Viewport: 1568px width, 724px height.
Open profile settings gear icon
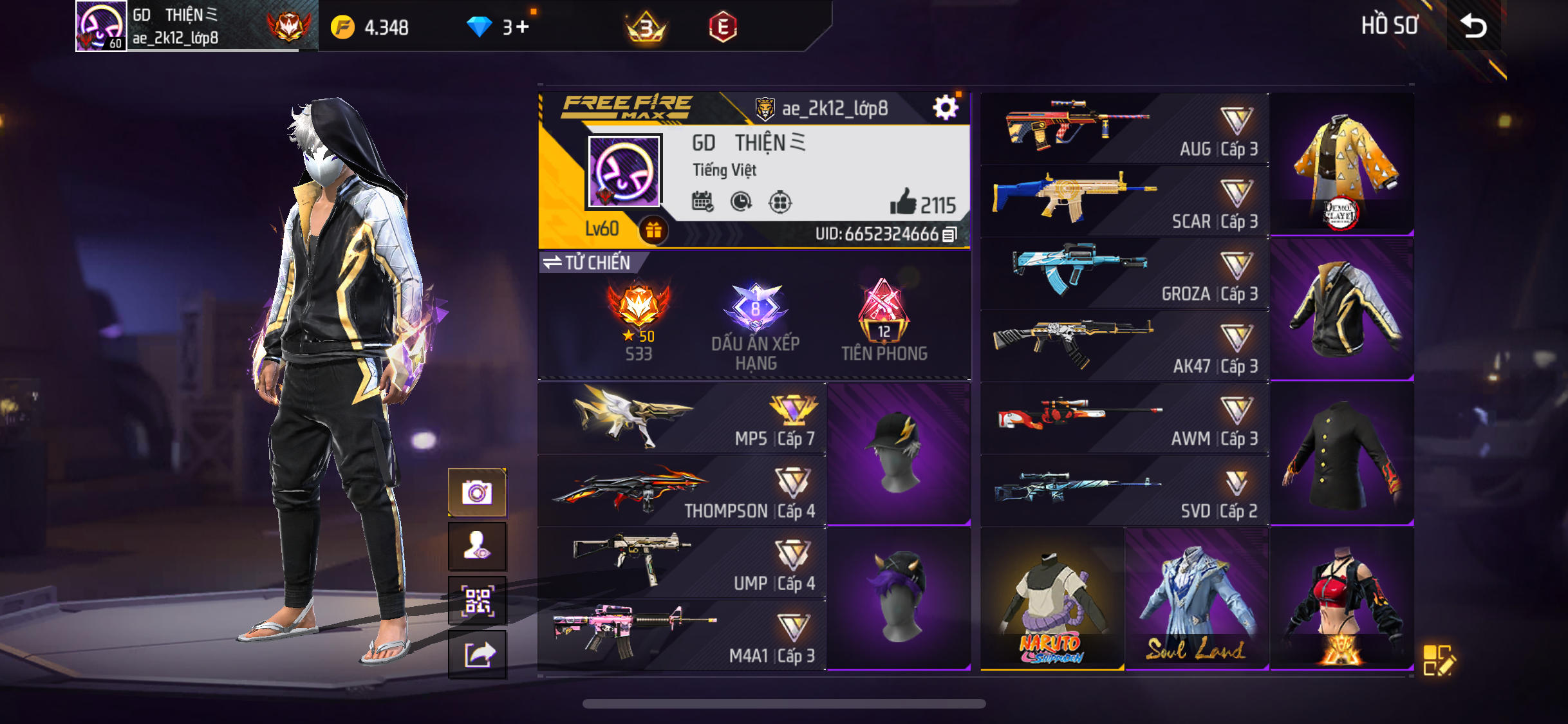945,108
